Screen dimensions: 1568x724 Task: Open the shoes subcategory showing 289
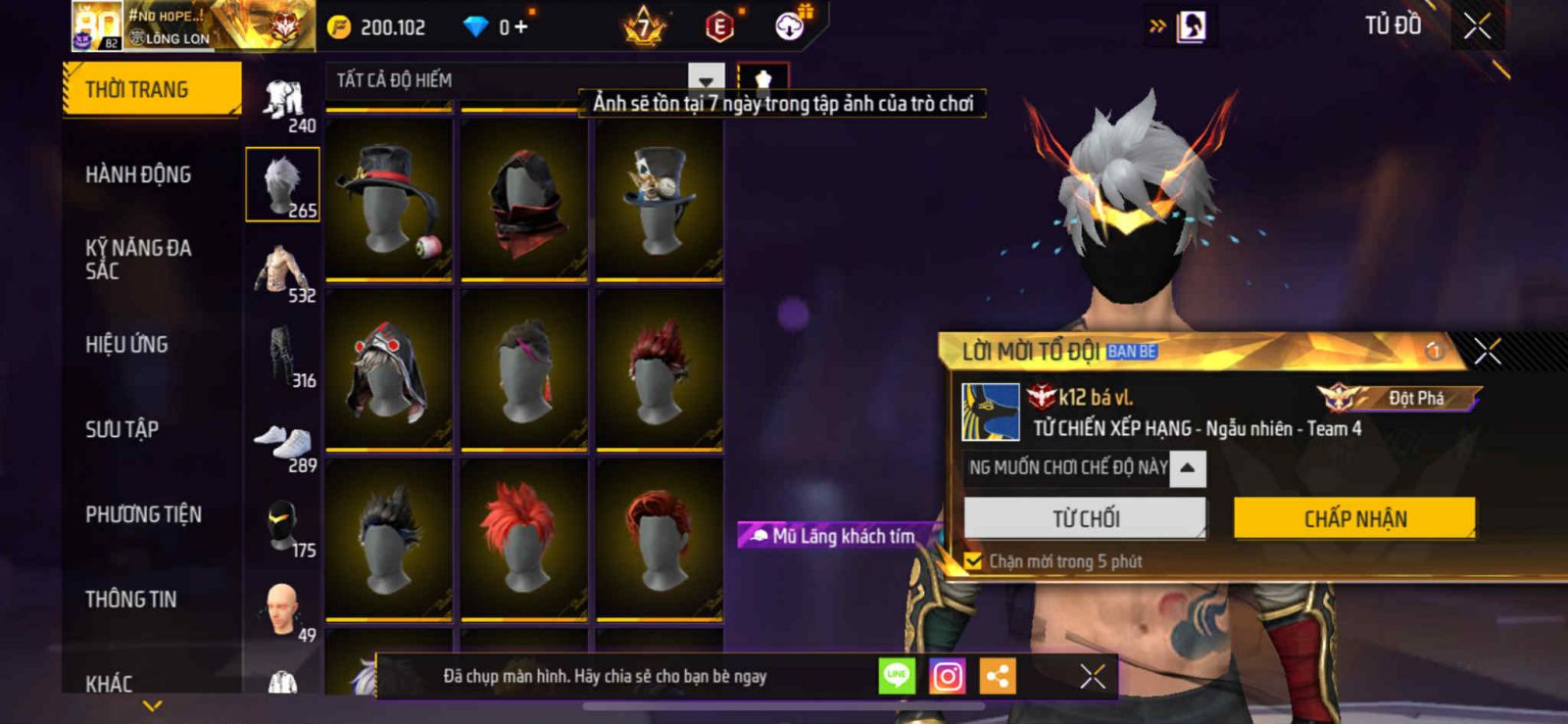[x=282, y=446]
